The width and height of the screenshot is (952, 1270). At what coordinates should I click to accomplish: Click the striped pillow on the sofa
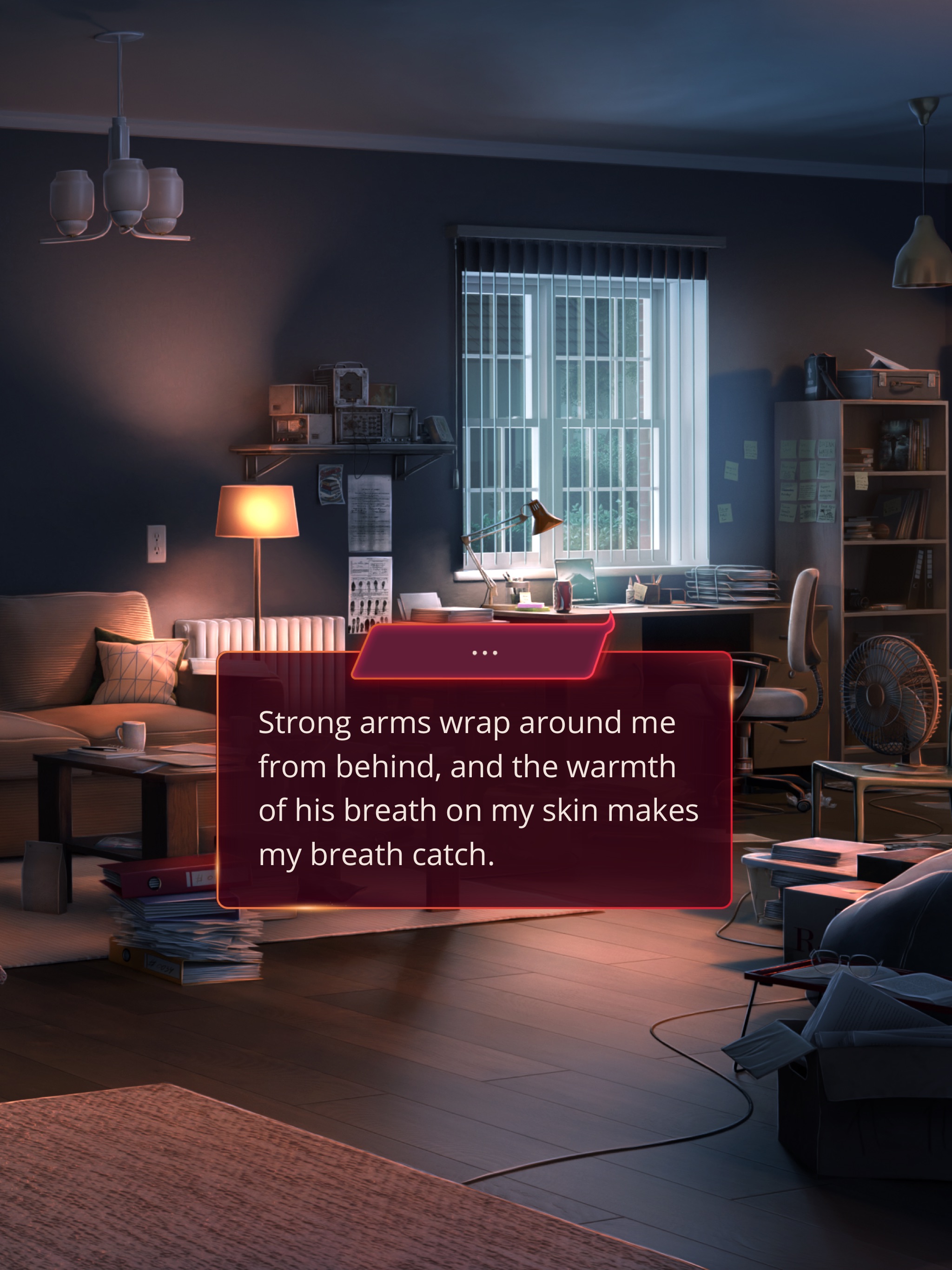coord(138,675)
